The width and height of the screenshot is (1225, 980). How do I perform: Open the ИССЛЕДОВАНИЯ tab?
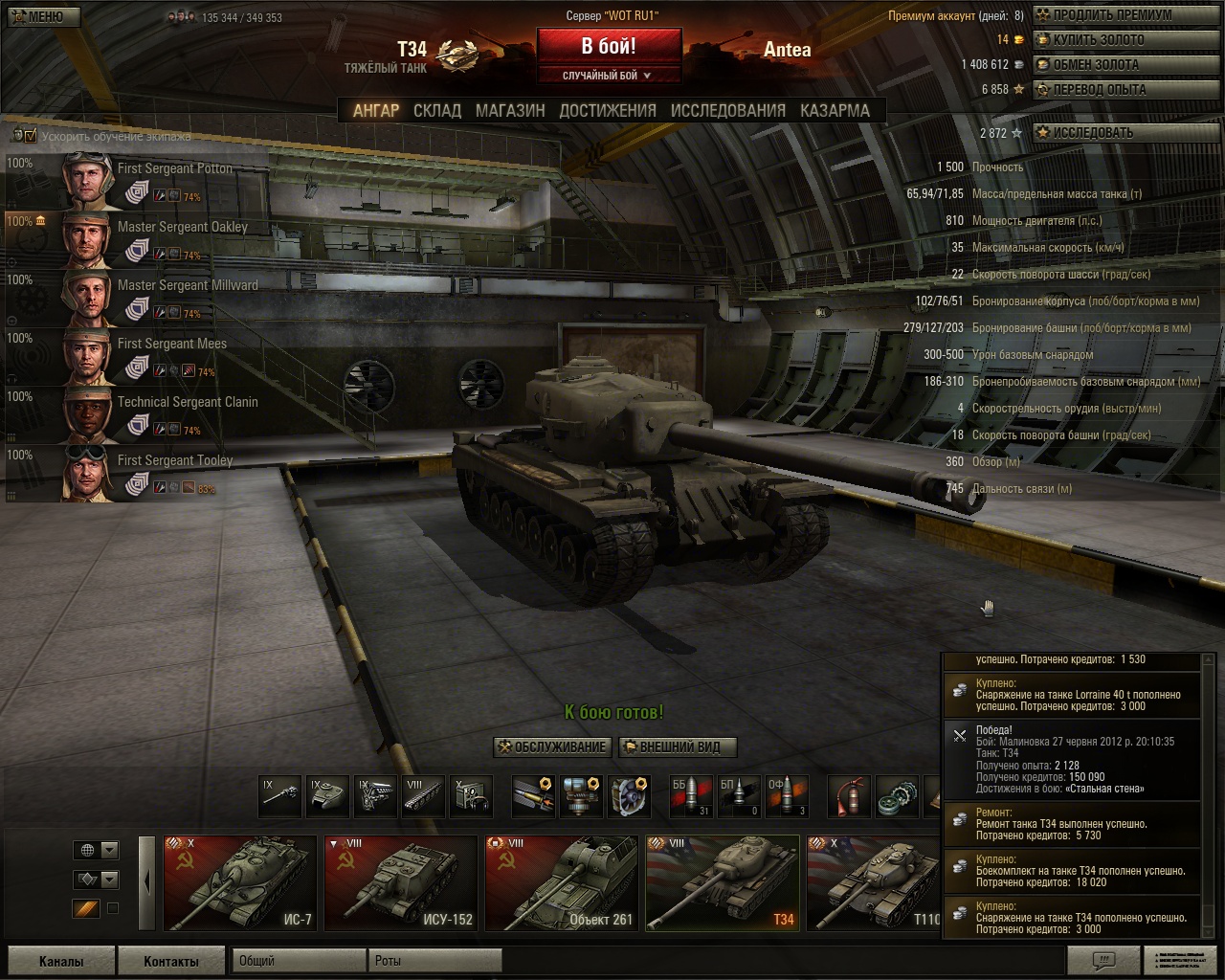tap(727, 111)
